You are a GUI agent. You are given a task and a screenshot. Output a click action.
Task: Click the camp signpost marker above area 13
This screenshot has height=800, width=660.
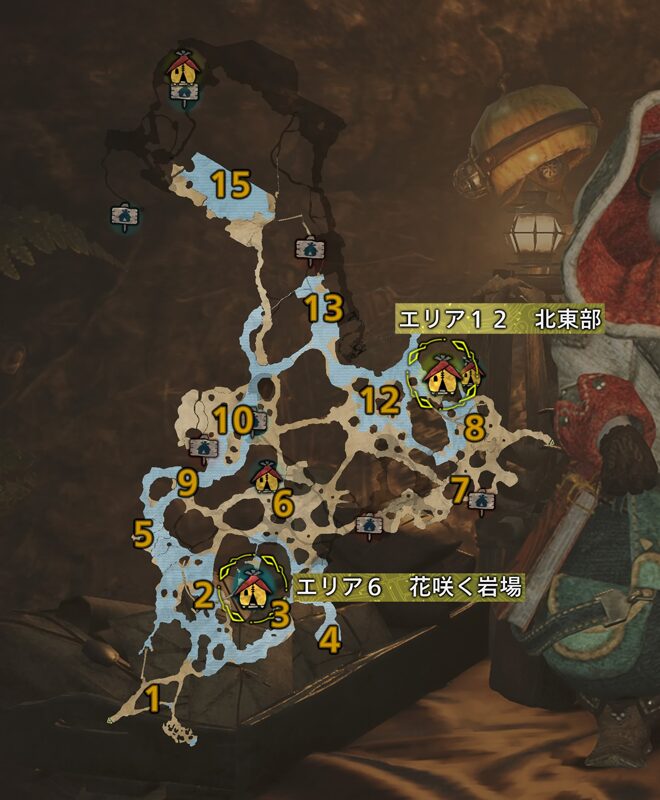pyautogui.click(x=308, y=250)
